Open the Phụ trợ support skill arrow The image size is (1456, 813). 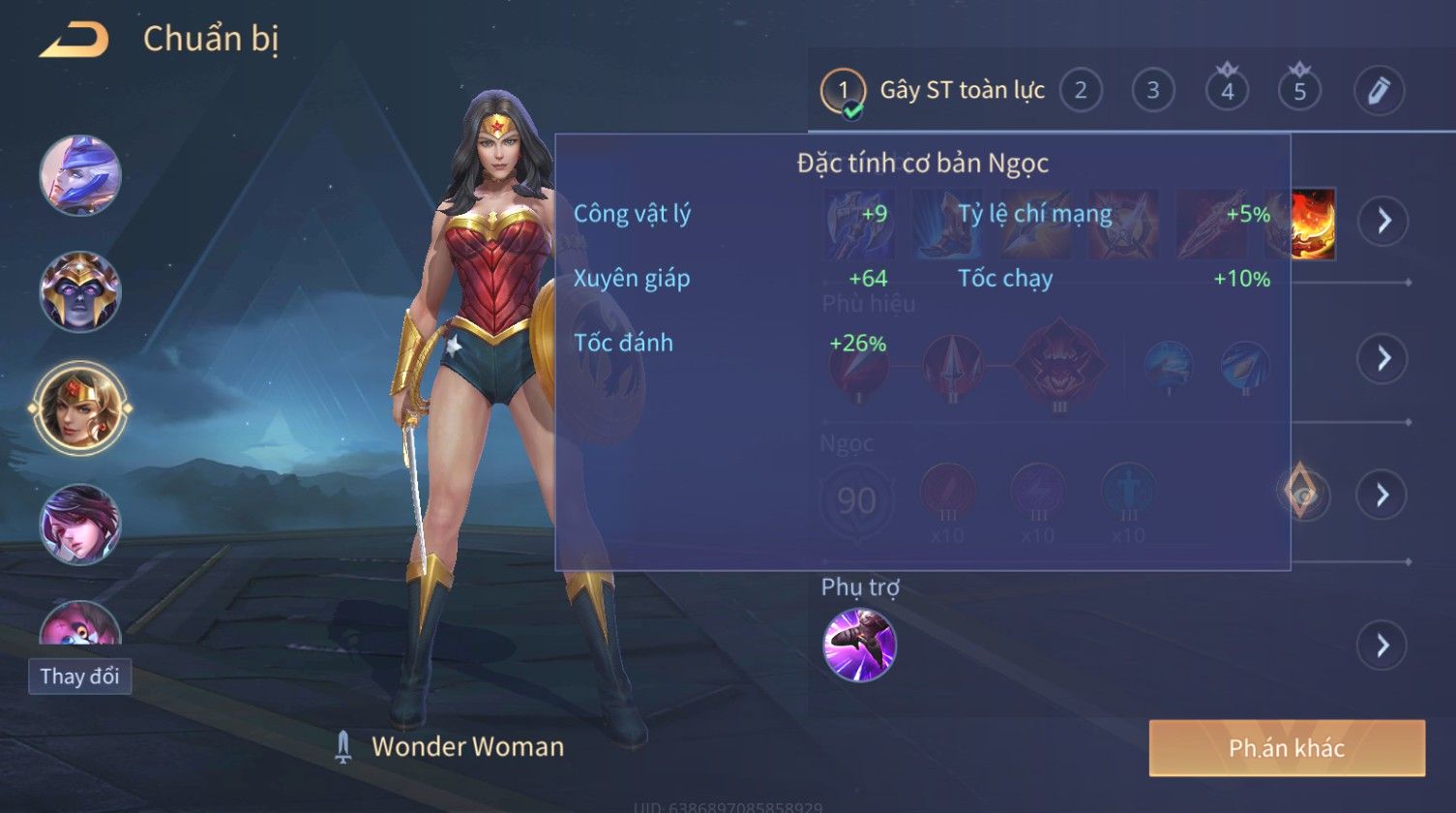1382,646
